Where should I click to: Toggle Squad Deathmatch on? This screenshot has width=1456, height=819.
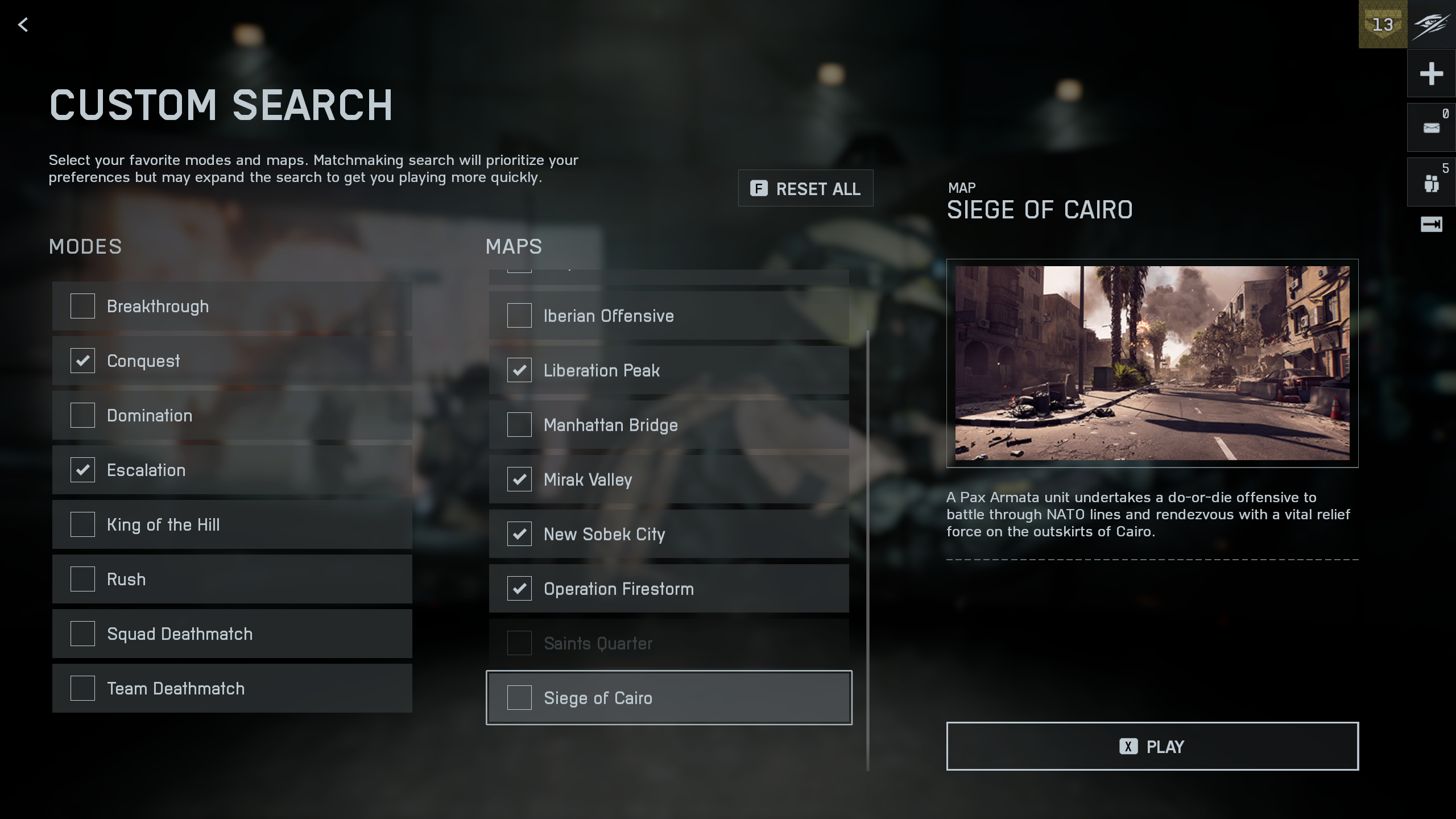[82, 634]
